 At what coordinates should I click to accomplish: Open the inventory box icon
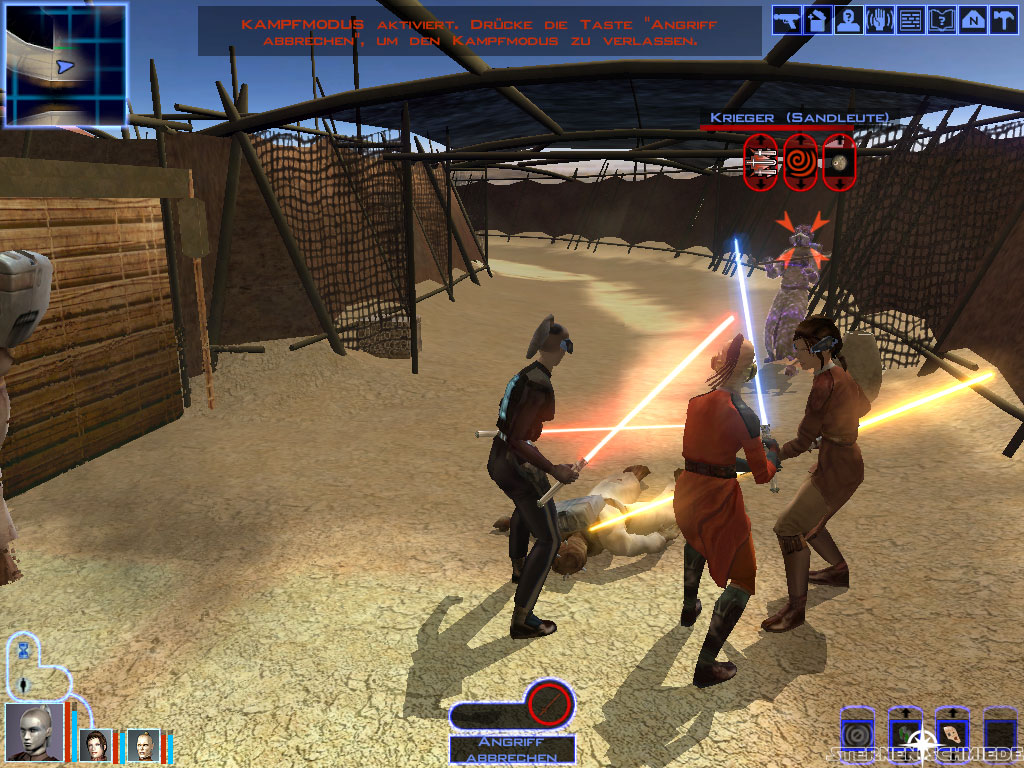[x=818, y=19]
